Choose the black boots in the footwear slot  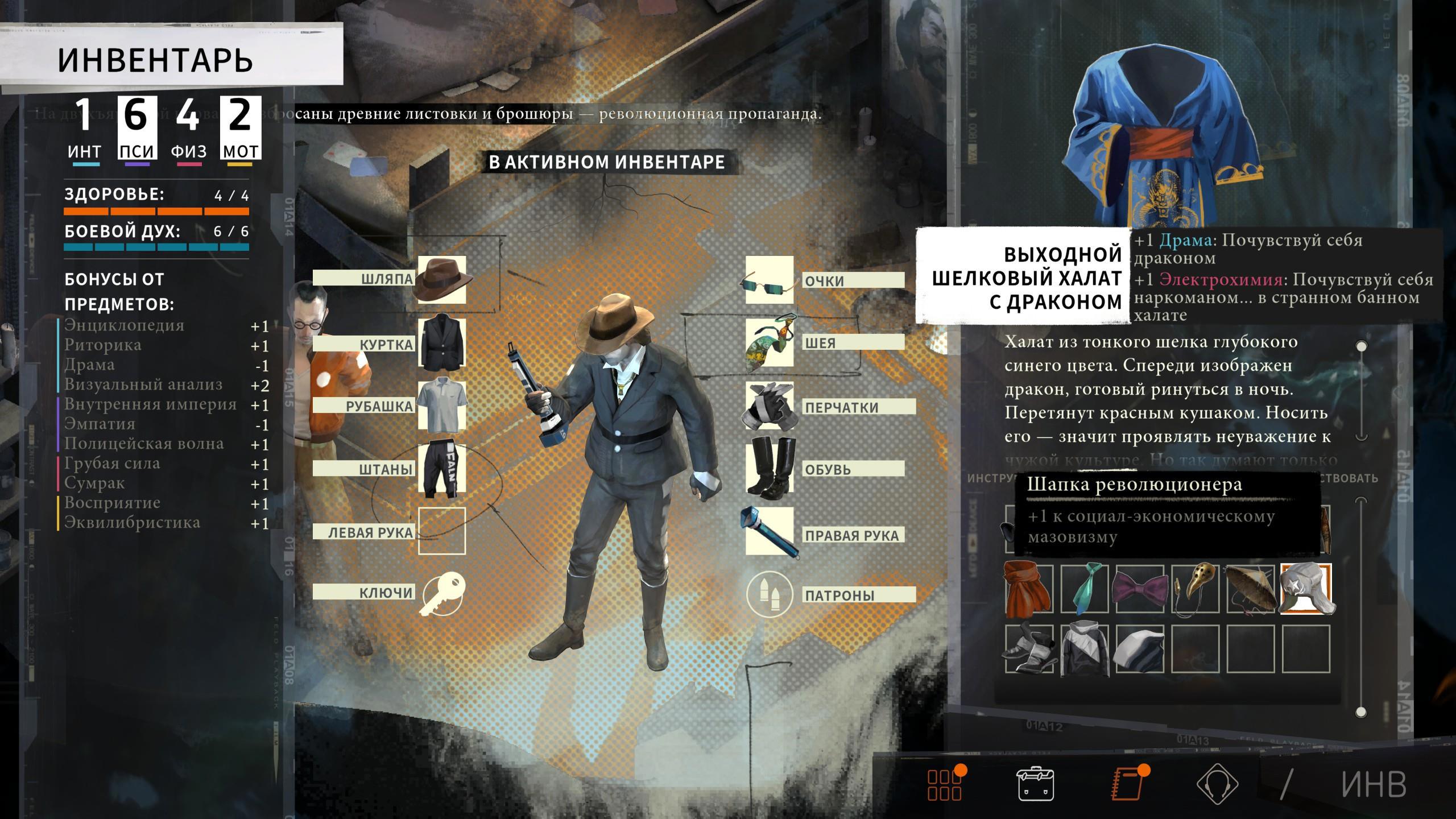pyautogui.click(x=770, y=468)
